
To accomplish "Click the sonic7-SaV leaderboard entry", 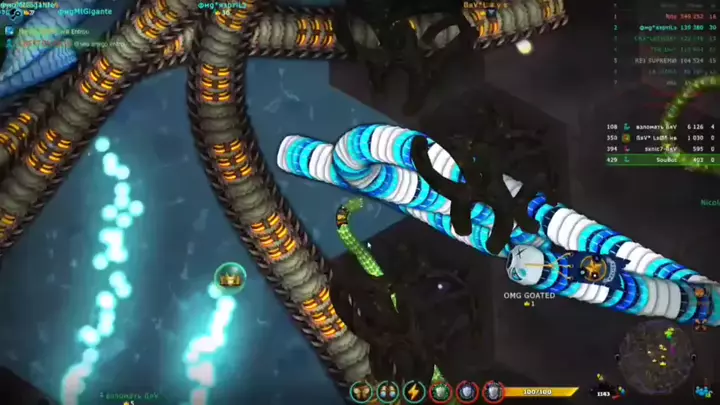I will pyautogui.click(x=660, y=148).
